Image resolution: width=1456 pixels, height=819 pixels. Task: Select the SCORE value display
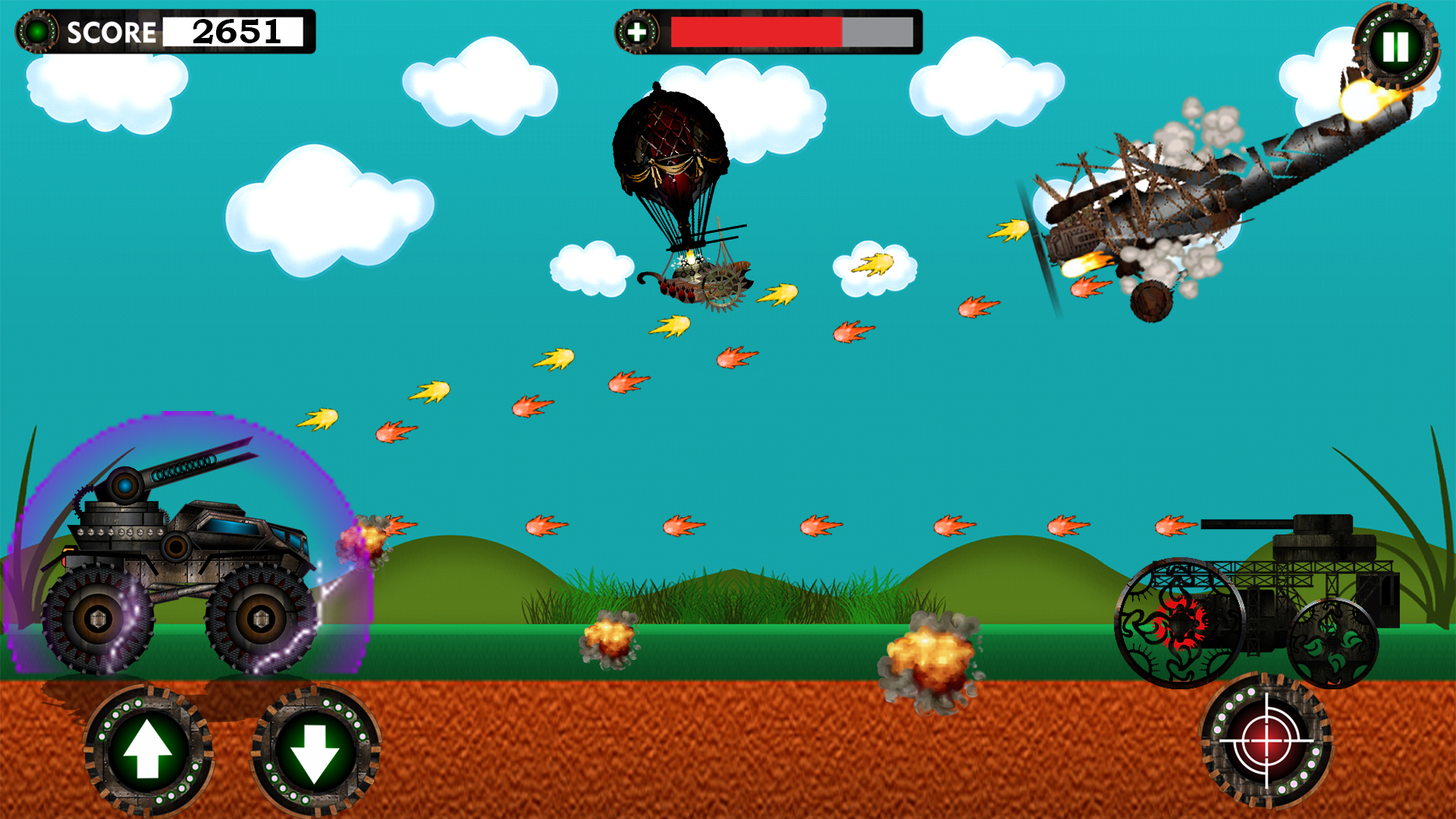235,33
